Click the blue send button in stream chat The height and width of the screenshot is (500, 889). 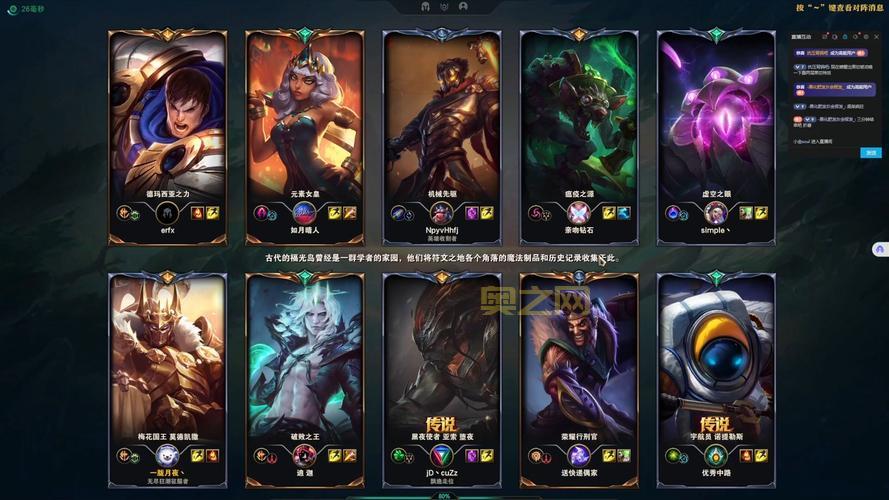tap(872, 153)
